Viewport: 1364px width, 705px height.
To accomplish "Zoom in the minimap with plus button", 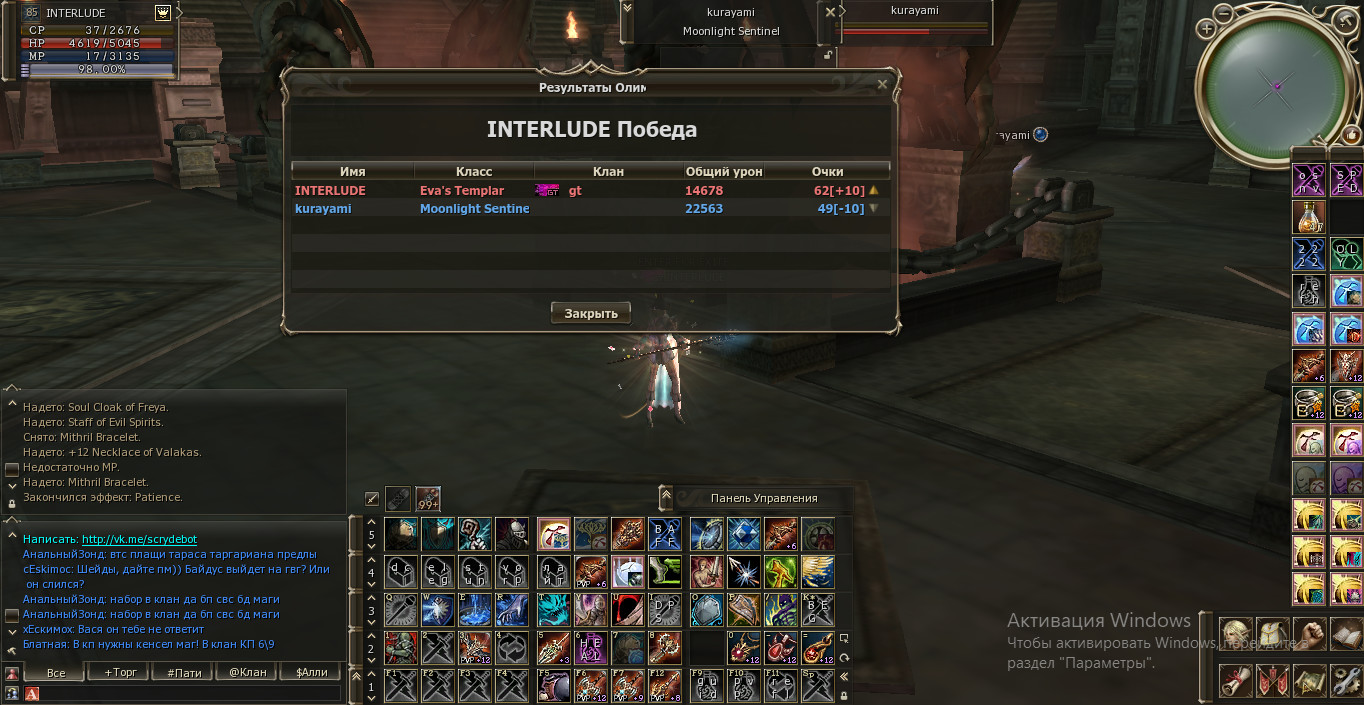I will pyautogui.click(x=1207, y=30).
